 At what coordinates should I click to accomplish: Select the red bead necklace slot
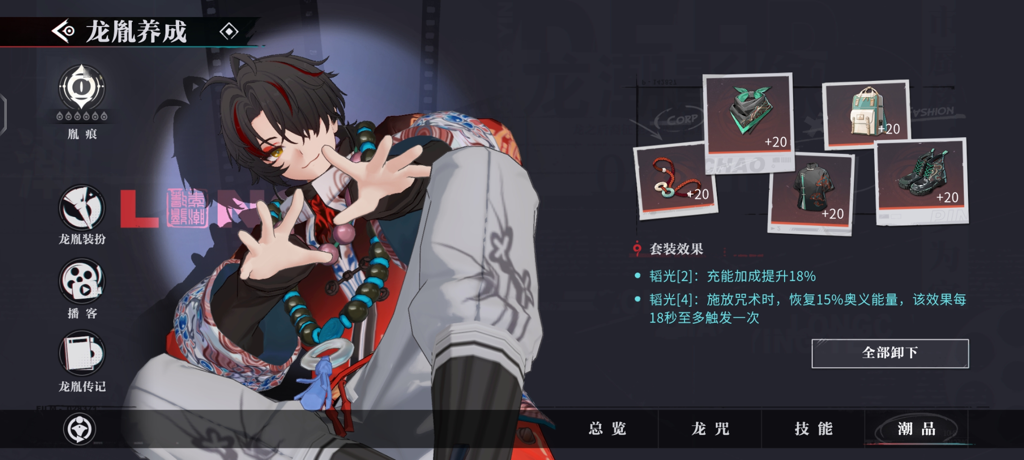(x=676, y=178)
